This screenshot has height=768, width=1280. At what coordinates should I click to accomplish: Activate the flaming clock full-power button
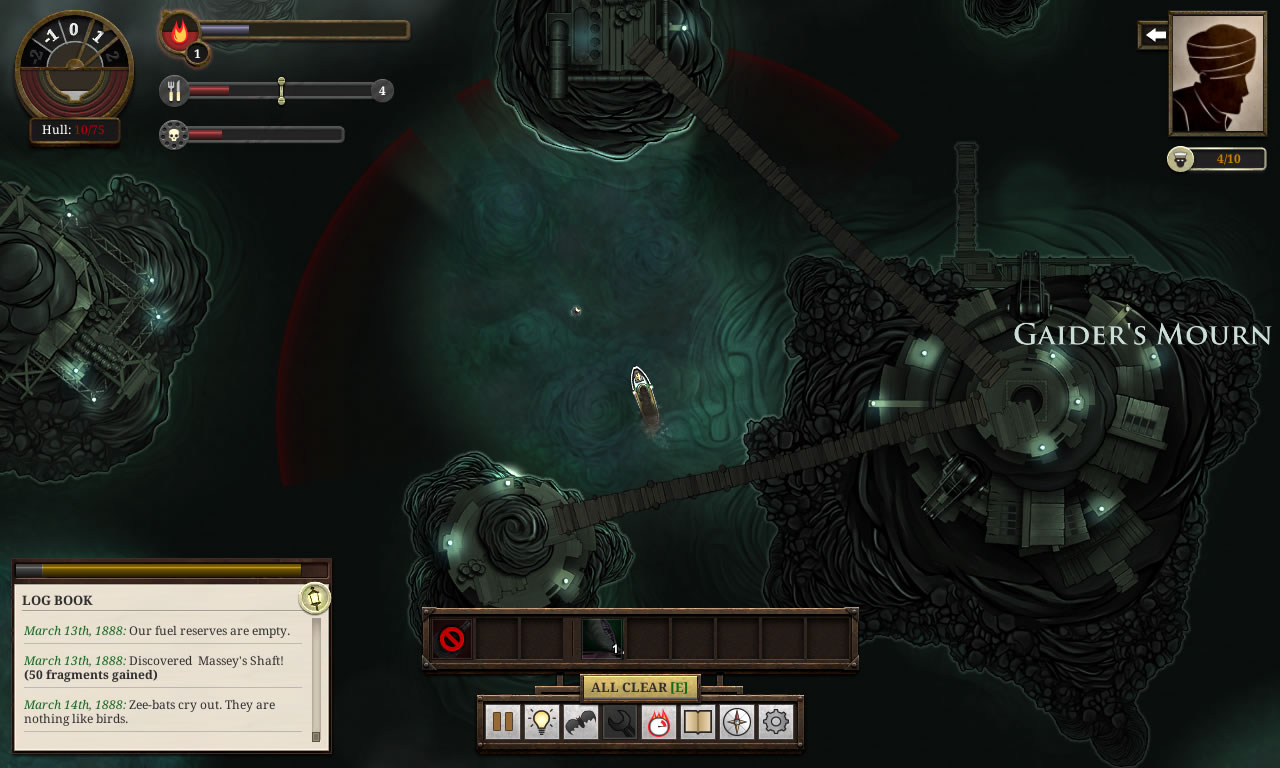[658, 721]
